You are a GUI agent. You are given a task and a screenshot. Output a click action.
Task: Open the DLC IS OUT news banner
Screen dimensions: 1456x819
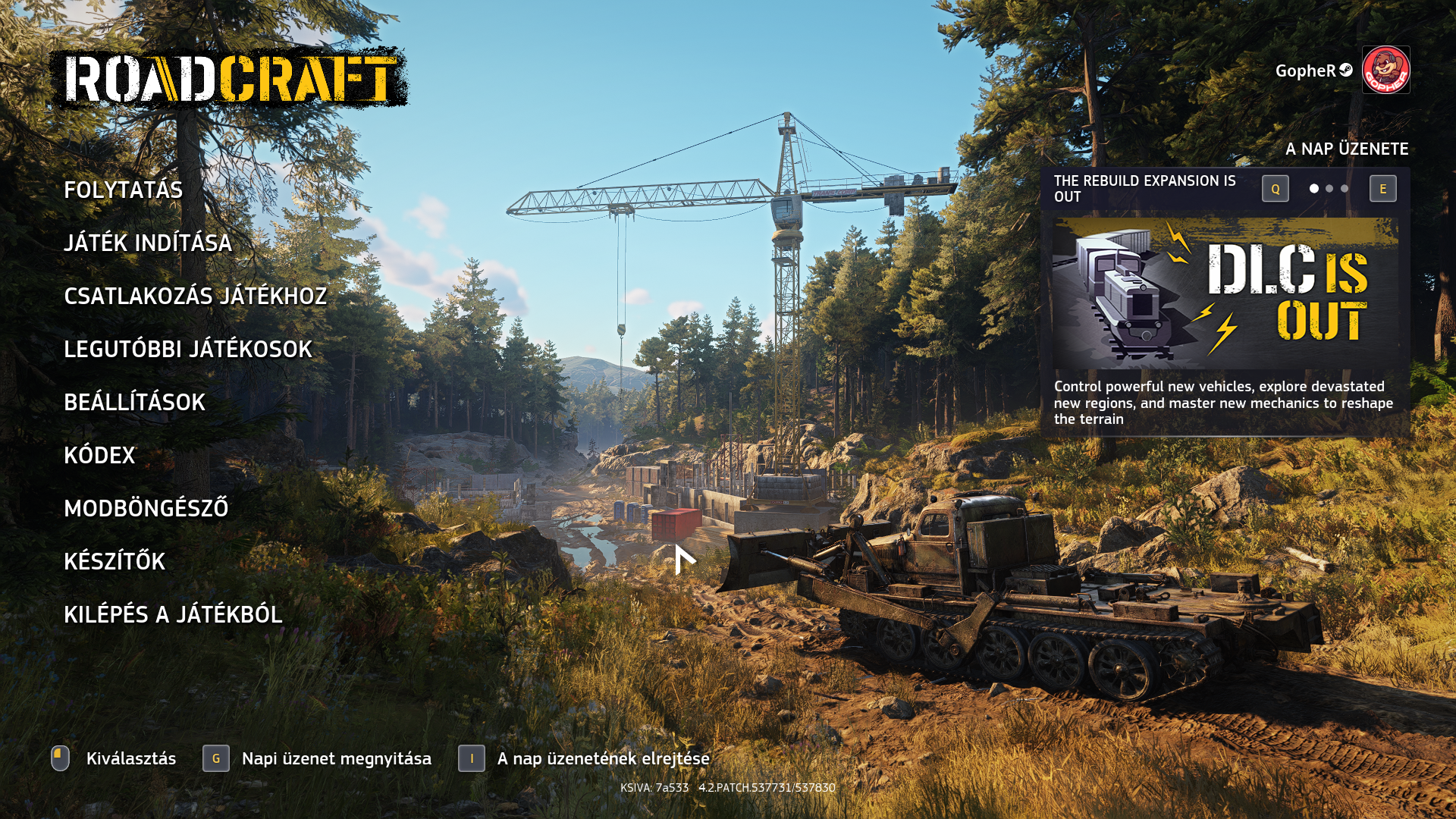[1225, 293]
